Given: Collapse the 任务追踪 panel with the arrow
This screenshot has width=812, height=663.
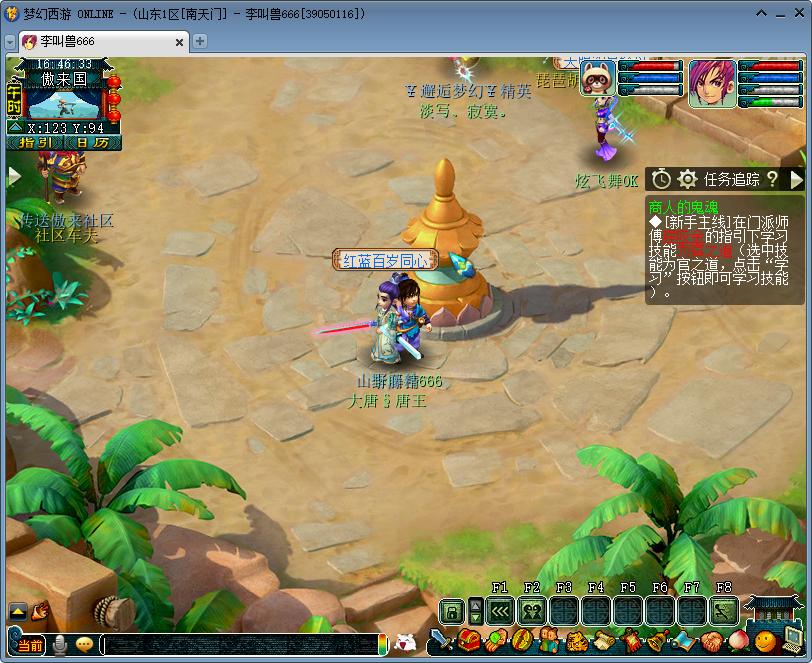Looking at the screenshot, I should [797, 179].
